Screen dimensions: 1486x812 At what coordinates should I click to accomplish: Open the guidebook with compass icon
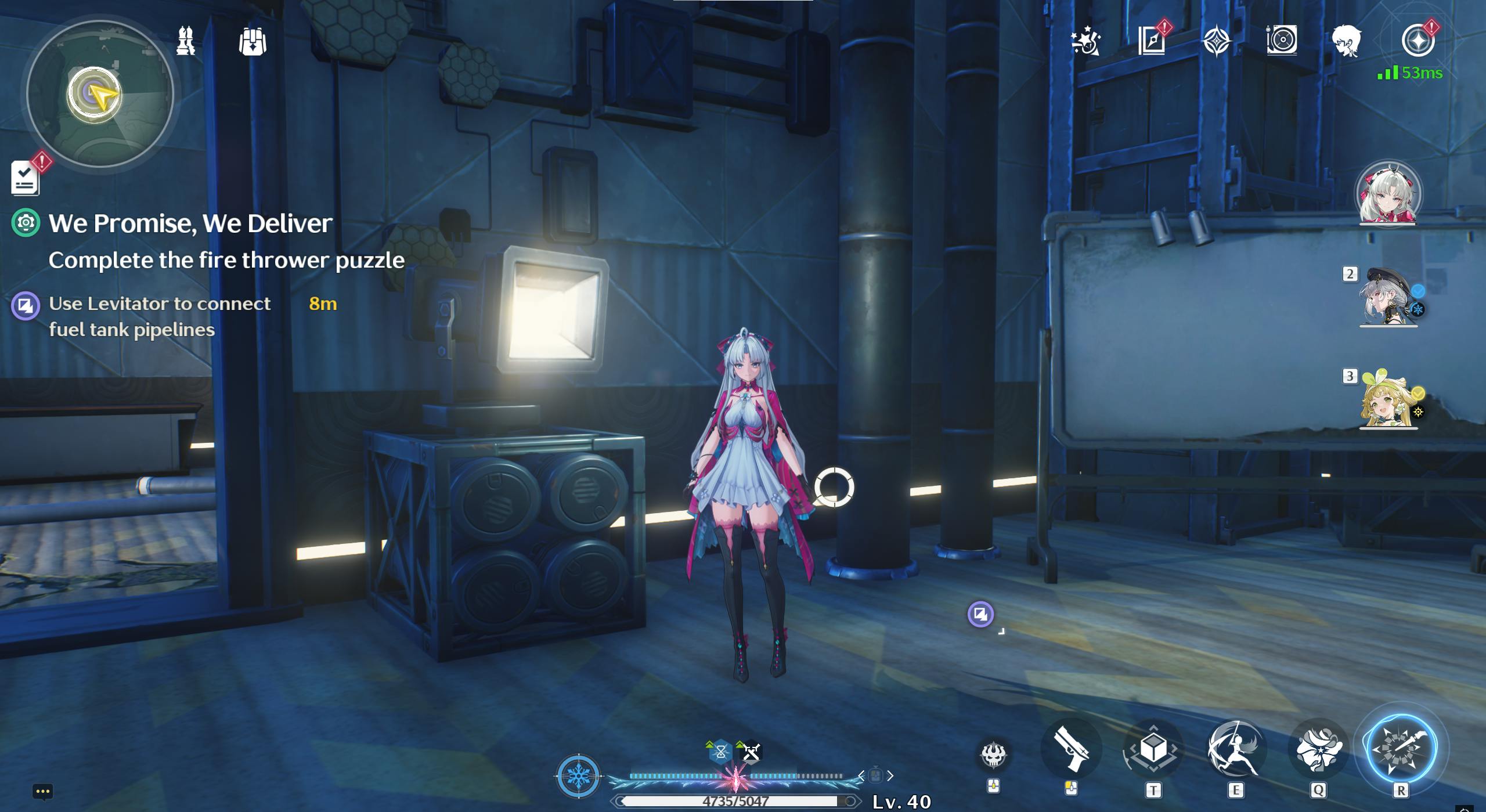click(1152, 41)
